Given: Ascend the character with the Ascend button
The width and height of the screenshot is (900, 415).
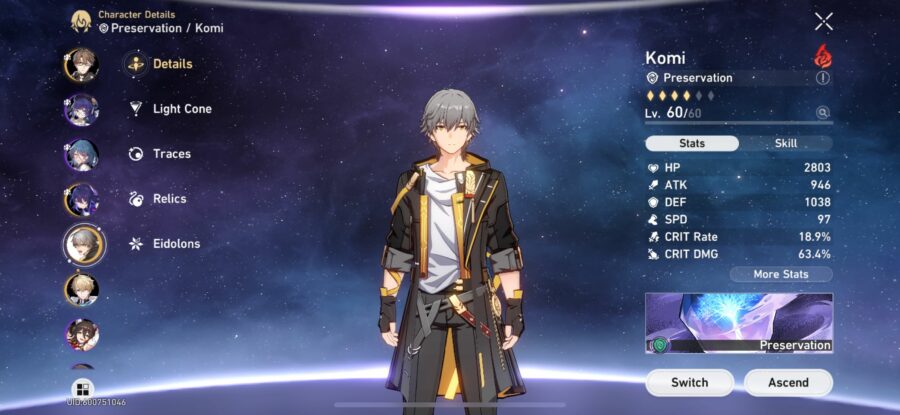Looking at the screenshot, I should point(788,382).
